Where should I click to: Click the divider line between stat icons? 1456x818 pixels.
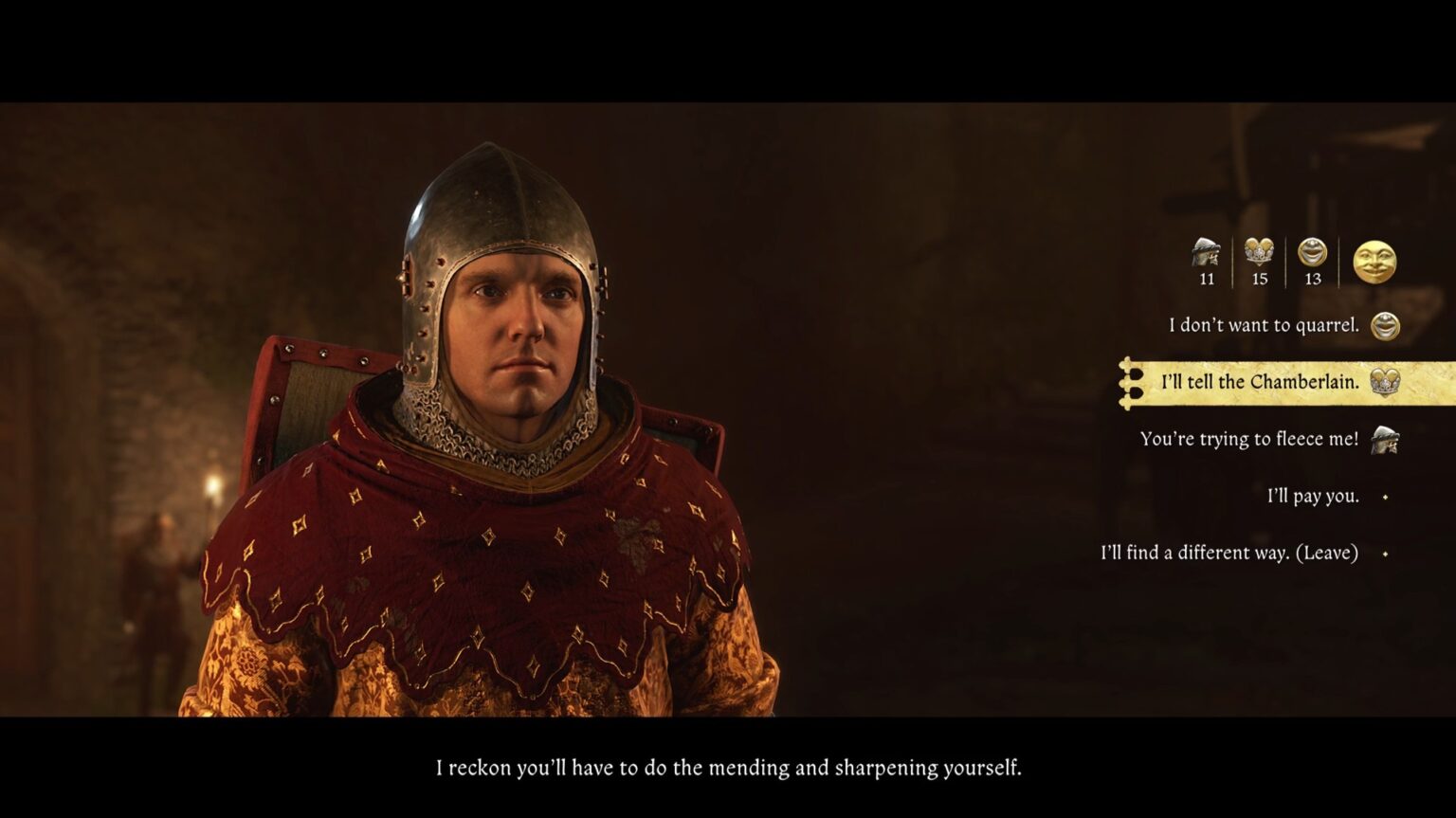1233,260
